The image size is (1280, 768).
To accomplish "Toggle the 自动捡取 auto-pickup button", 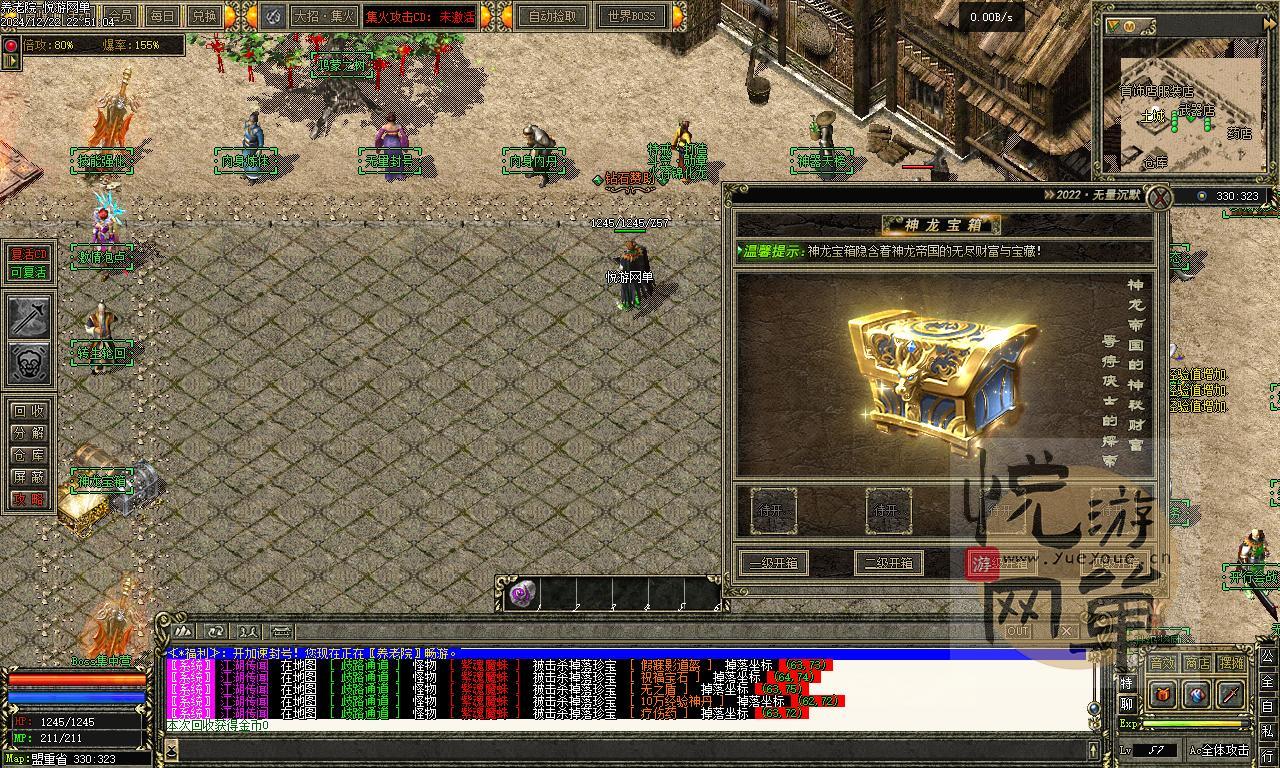I will [552, 16].
